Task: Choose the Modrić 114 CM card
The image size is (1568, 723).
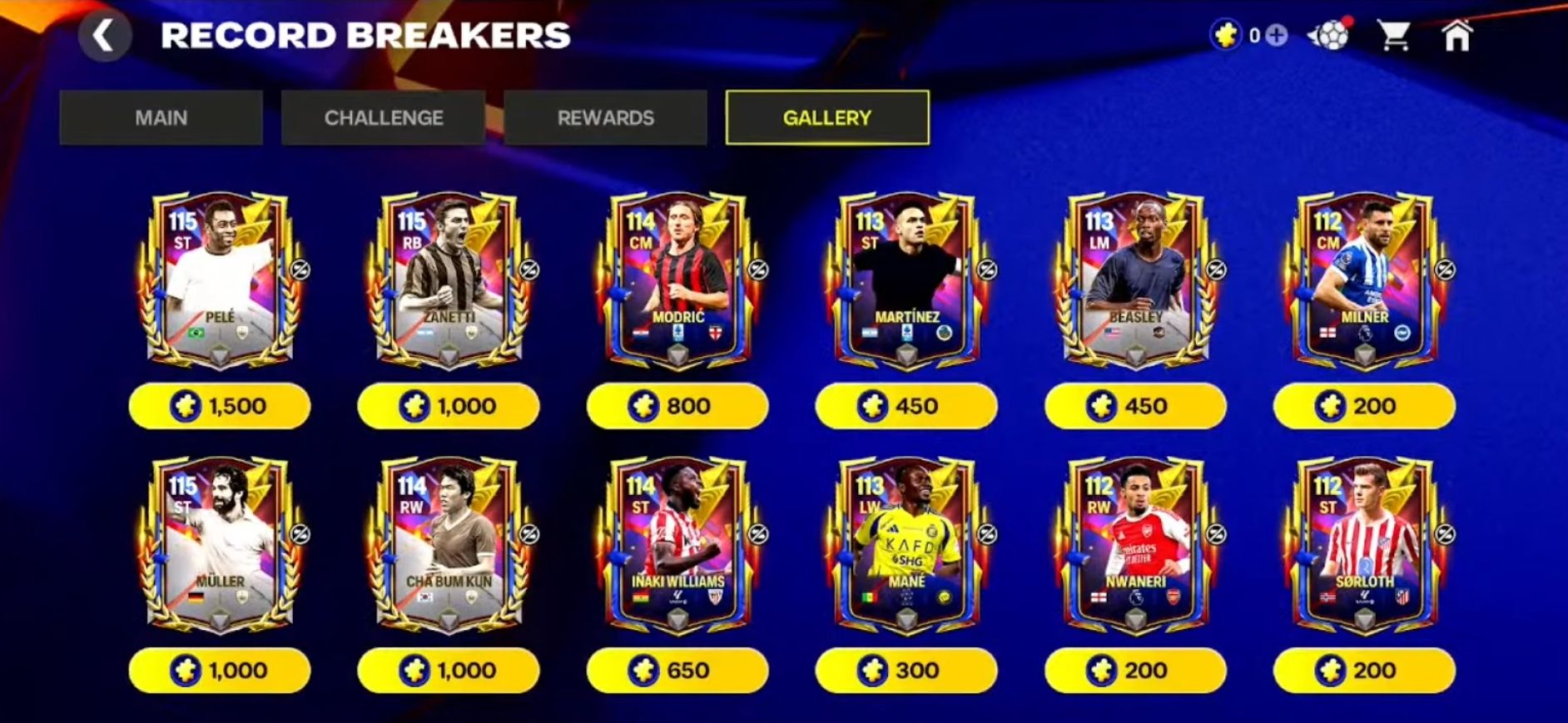Action: point(678,280)
